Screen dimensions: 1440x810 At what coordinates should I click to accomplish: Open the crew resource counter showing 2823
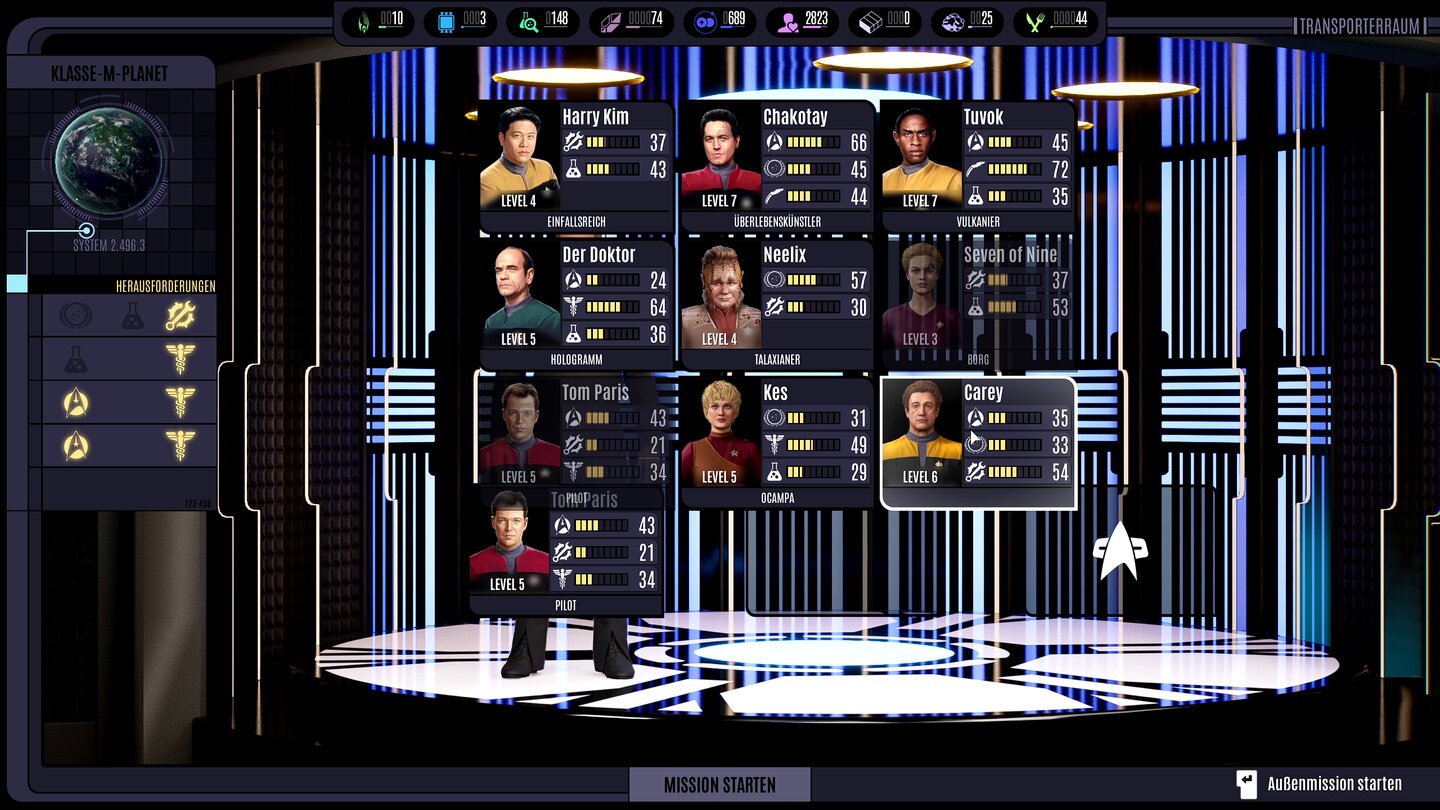click(800, 21)
